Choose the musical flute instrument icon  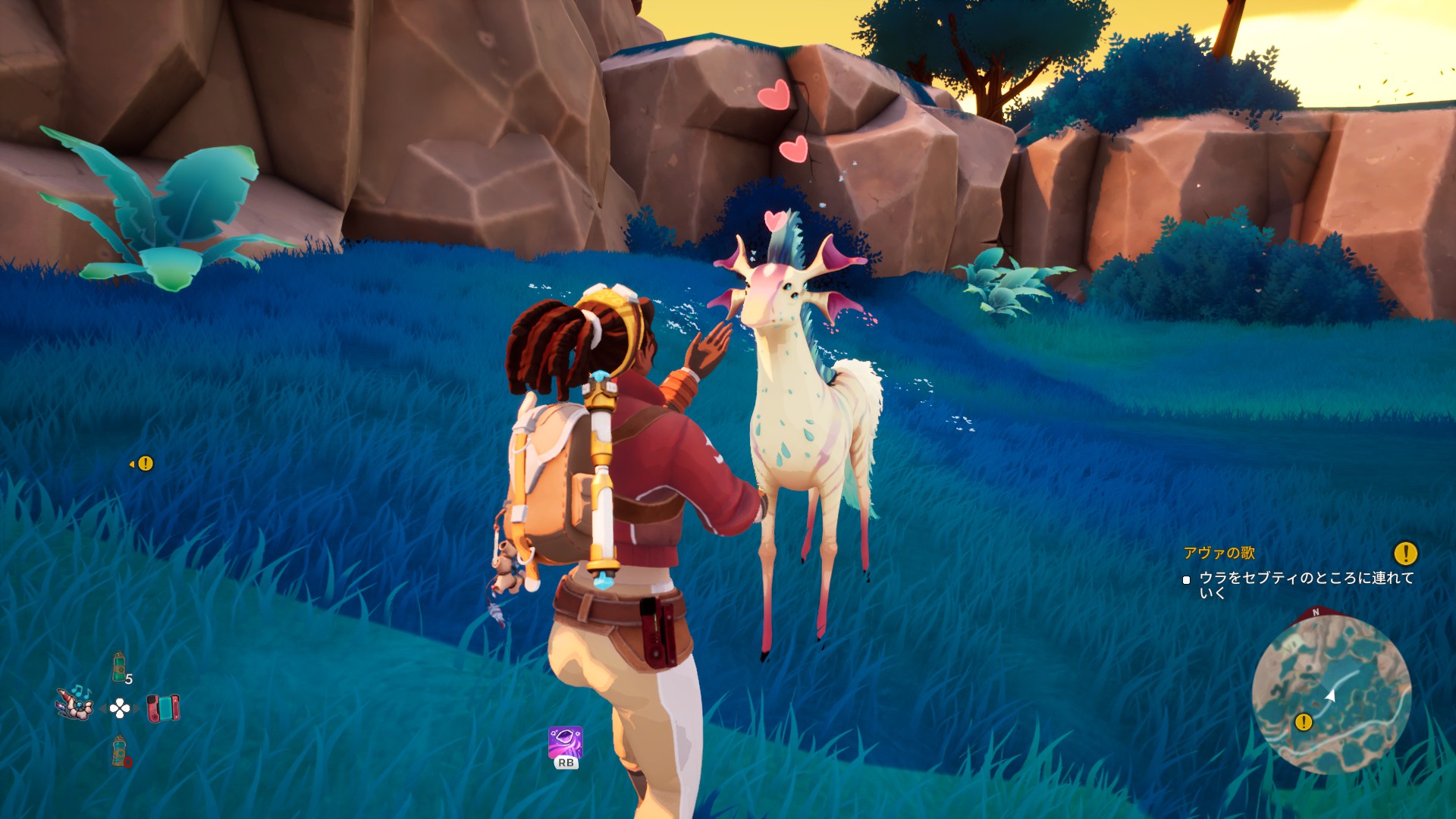tap(76, 703)
